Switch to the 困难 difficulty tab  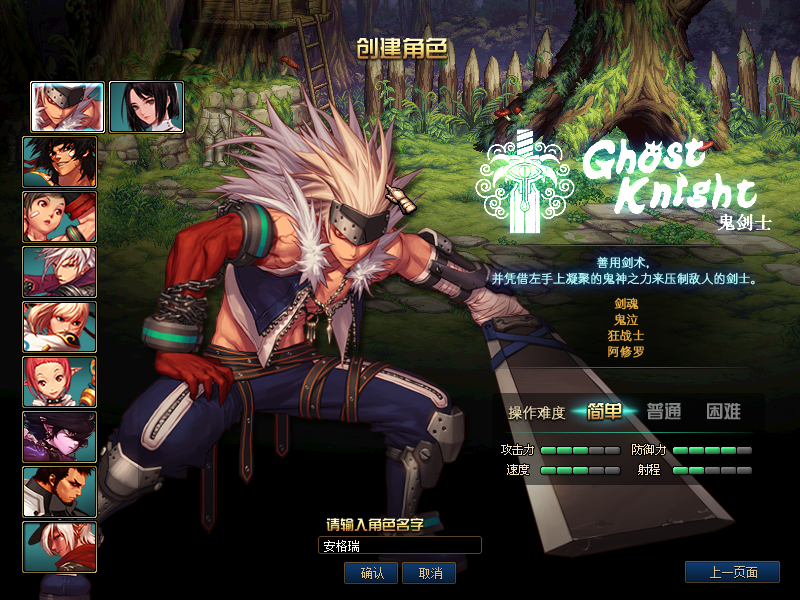(x=723, y=411)
